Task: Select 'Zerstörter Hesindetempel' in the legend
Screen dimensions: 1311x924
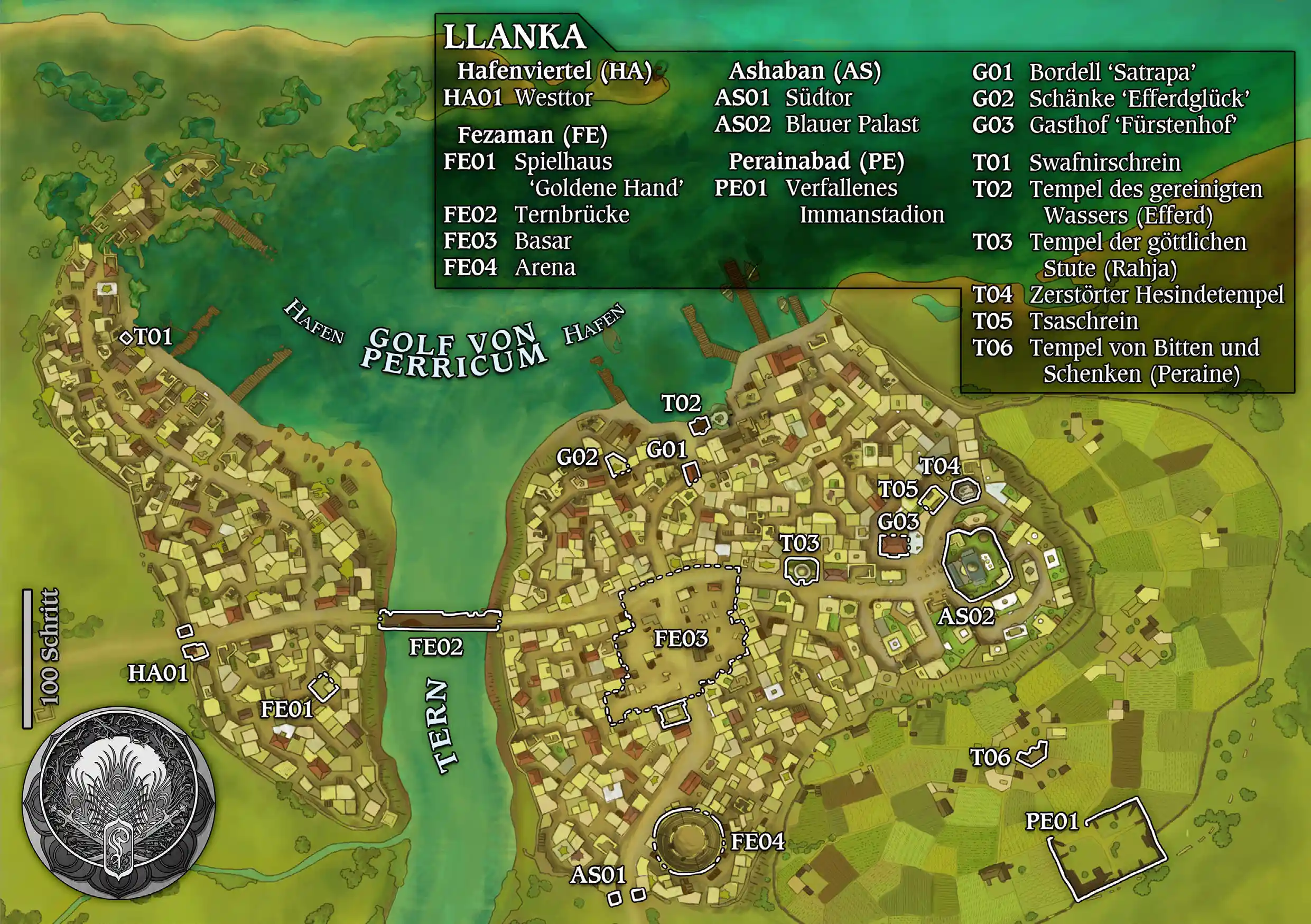Action: pos(1156,295)
